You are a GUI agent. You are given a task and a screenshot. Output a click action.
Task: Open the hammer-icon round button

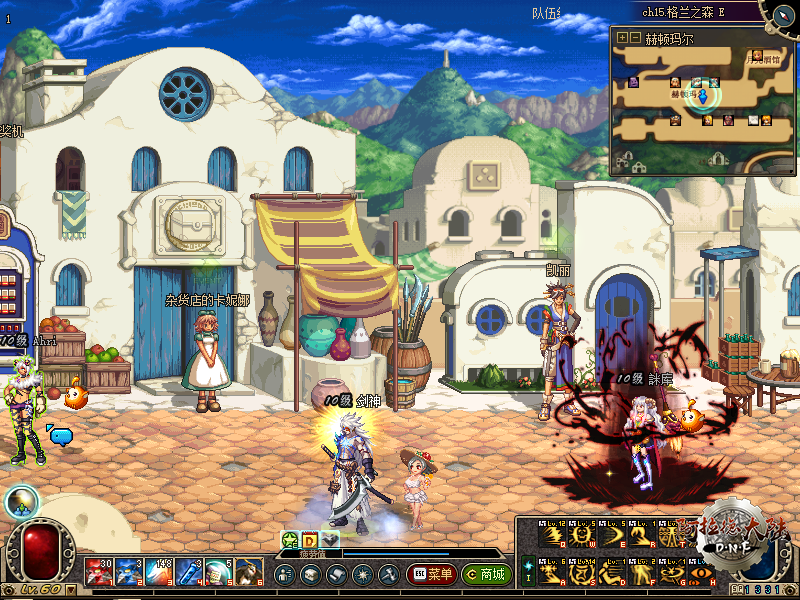[387, 575]
